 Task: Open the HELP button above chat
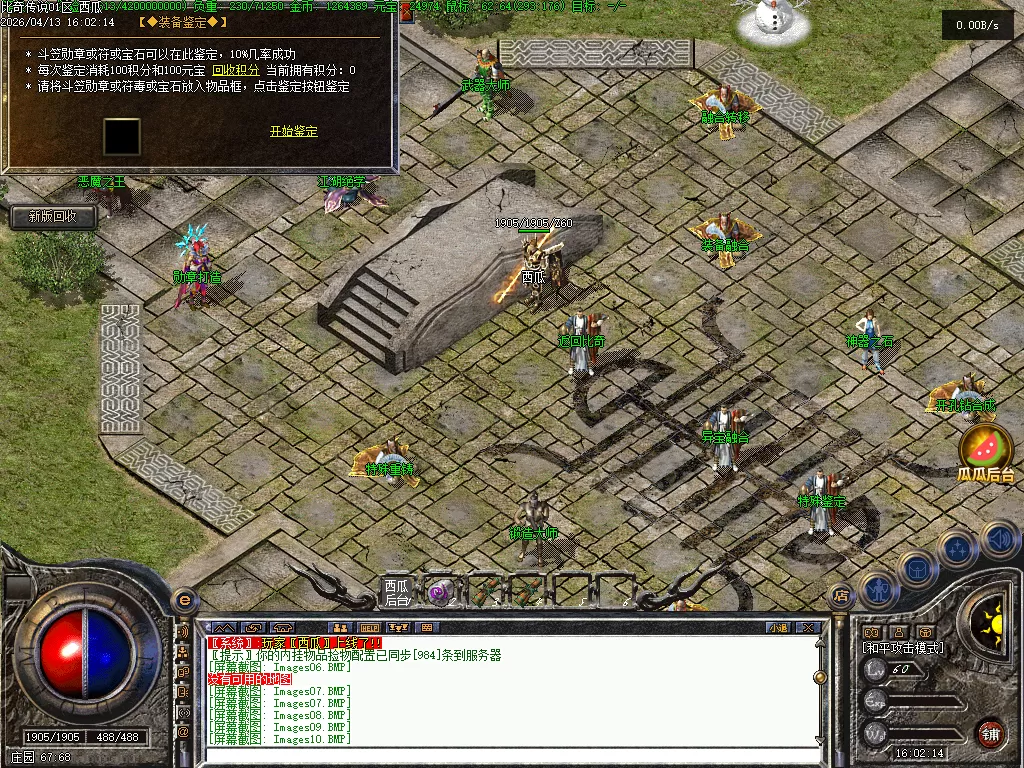coord(370,628)
